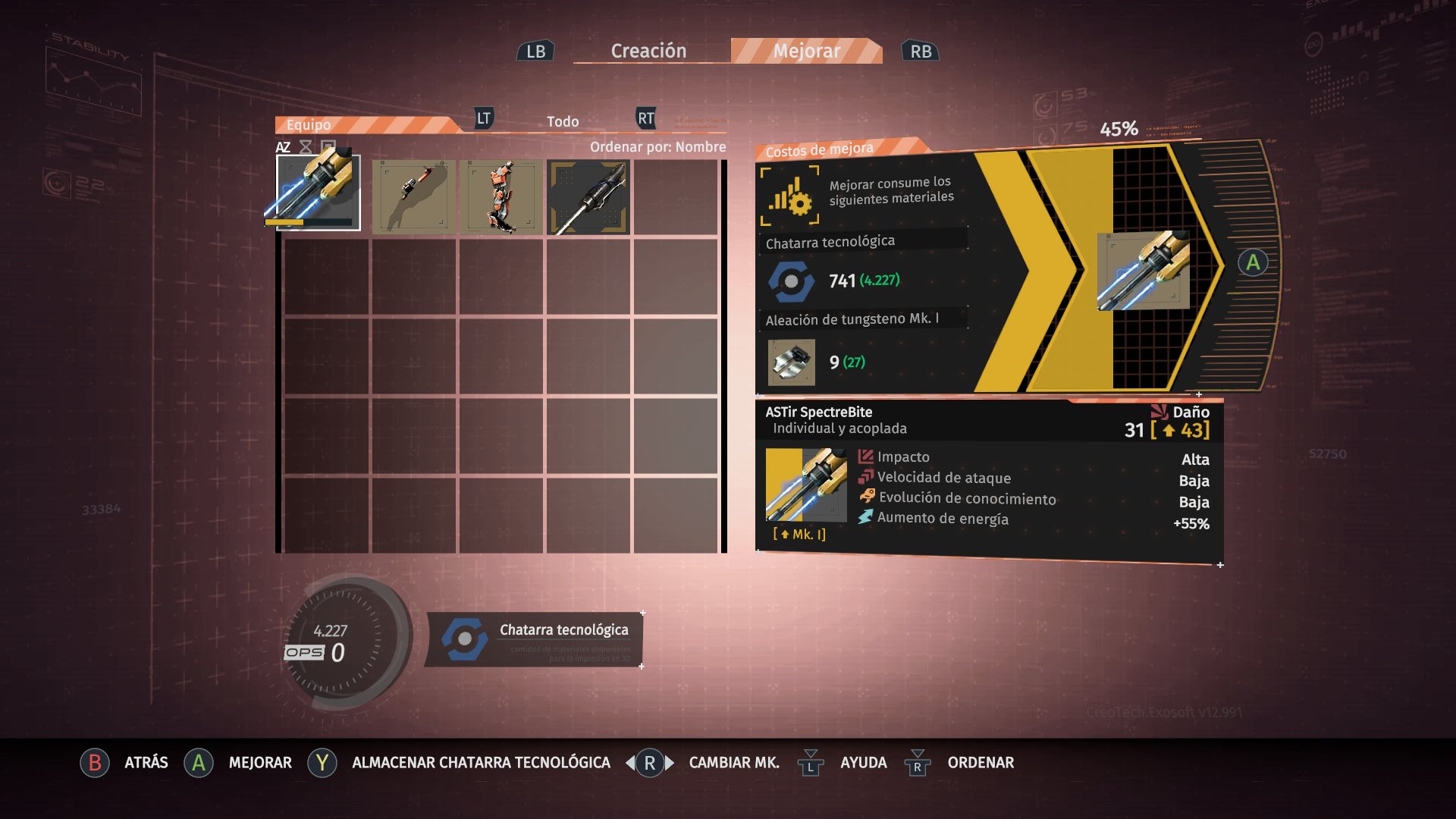Click the Chatarra tecnológica storage panel

pyautogui.click(x=534, y=639)
